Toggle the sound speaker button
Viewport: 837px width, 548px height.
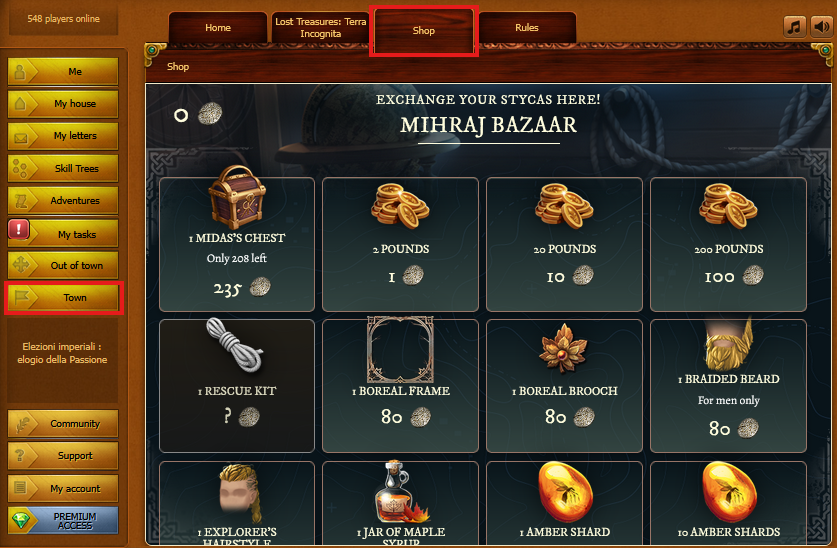pyautogui.click(x=819, y=27)
